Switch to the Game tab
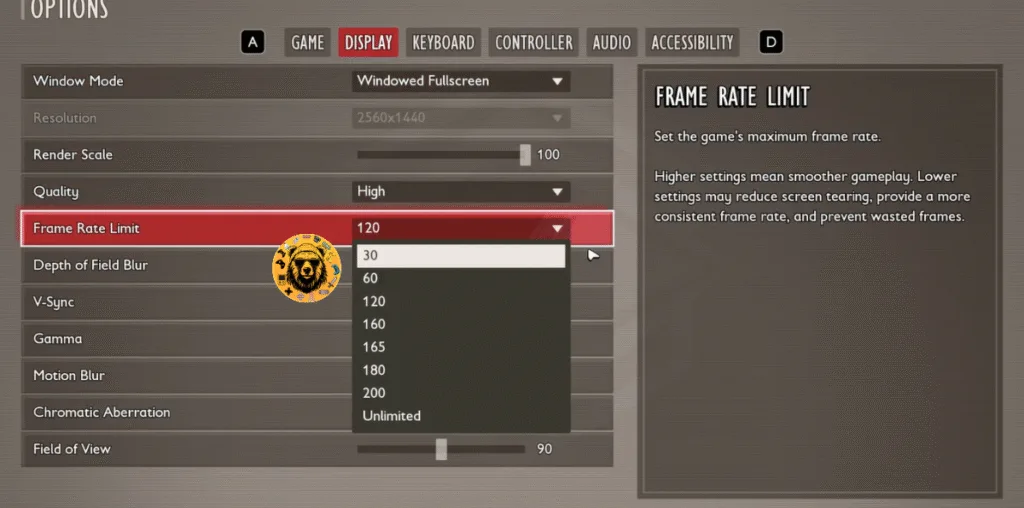 (307, 42)
